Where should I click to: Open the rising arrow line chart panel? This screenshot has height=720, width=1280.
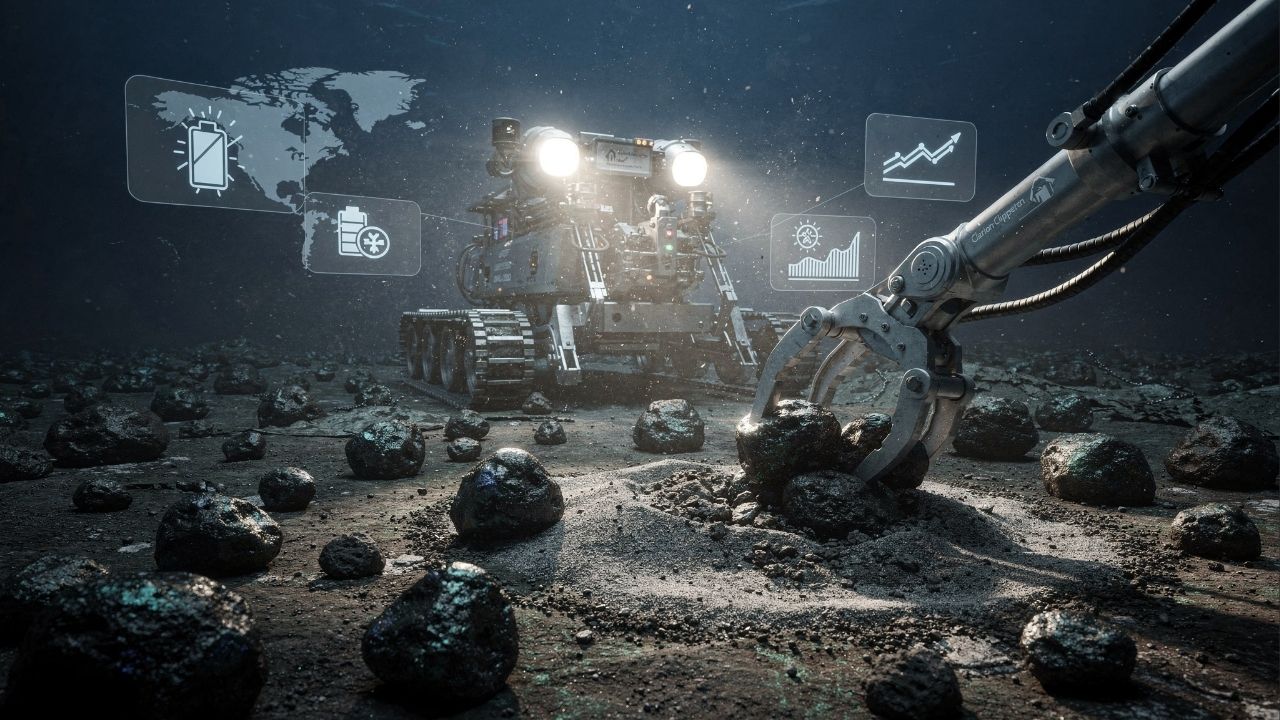pyautogui.click(x=920, y=157)
